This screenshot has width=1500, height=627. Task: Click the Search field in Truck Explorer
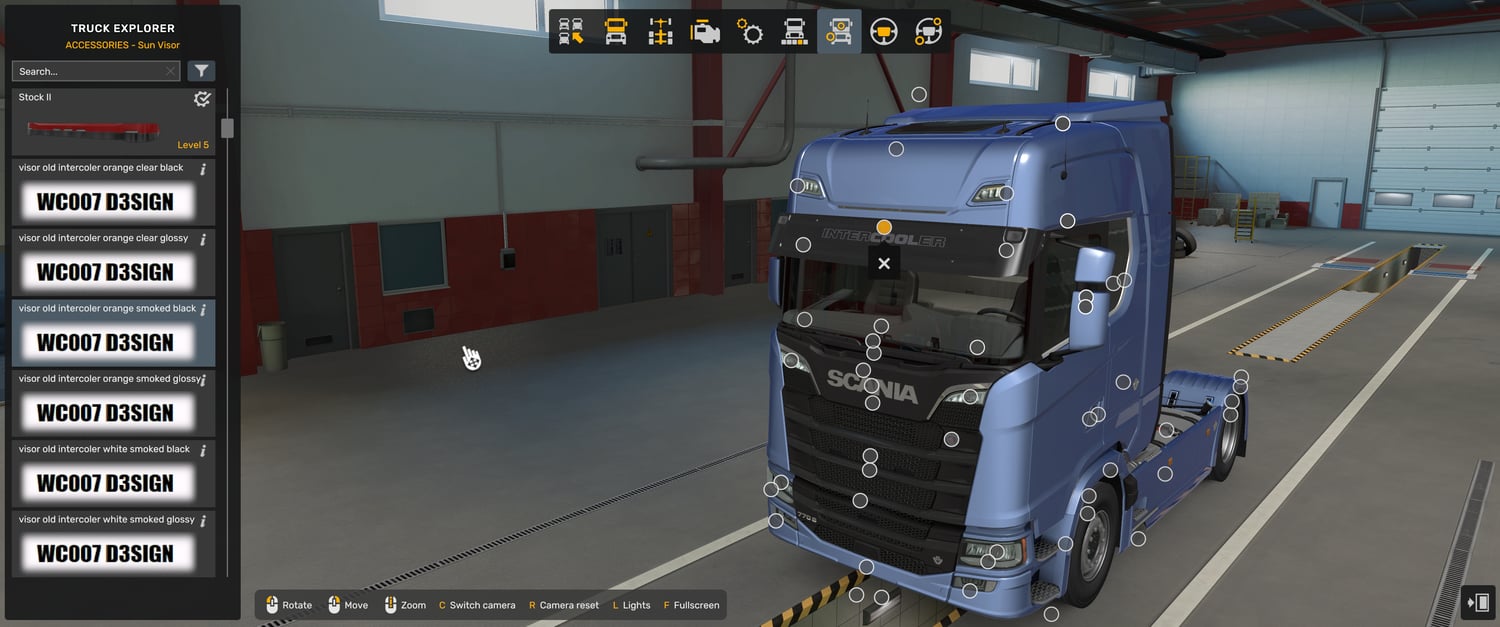point(90,71)
